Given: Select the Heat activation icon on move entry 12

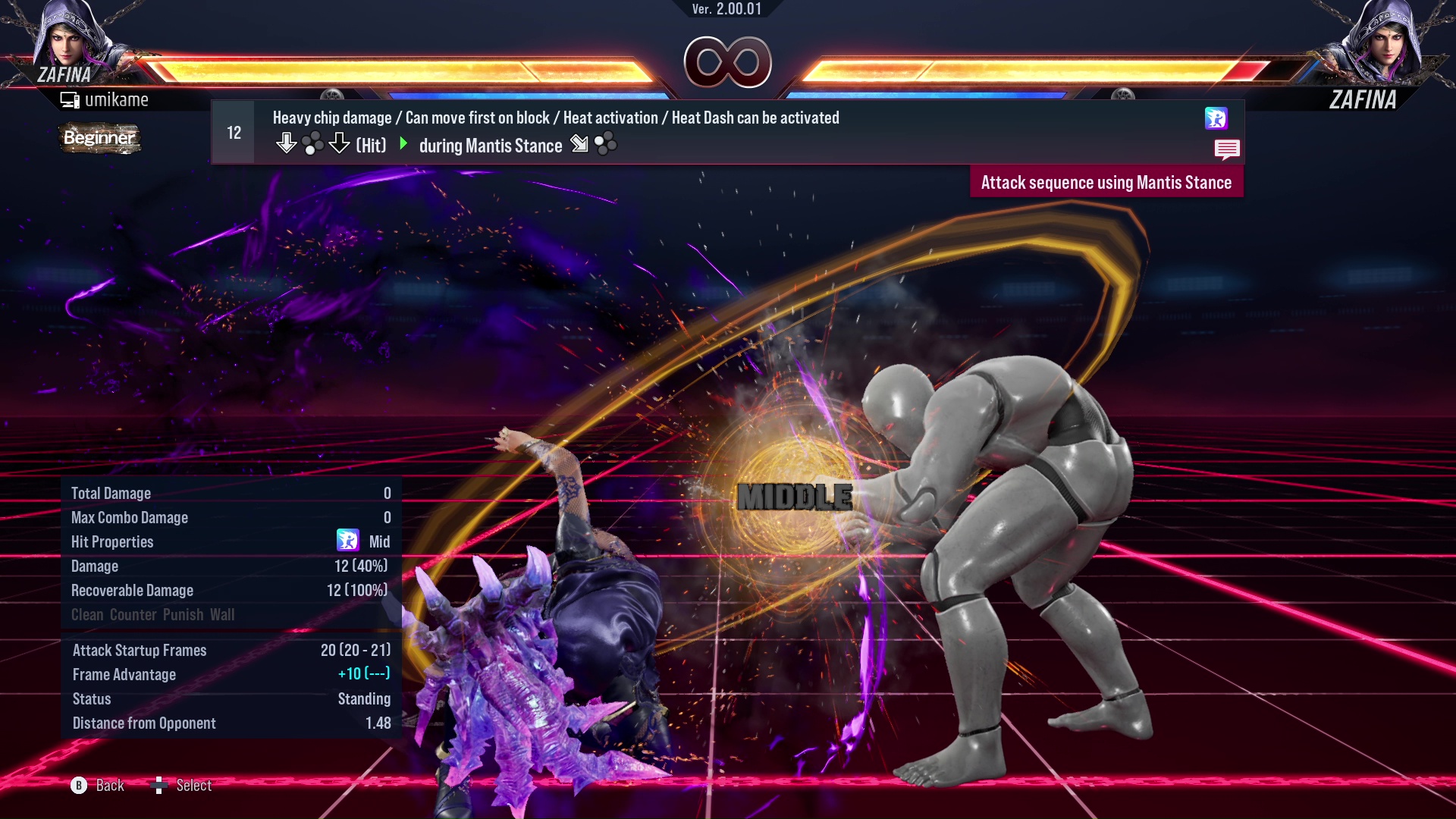Looking at the screenshot, I should click(1216, 119).
